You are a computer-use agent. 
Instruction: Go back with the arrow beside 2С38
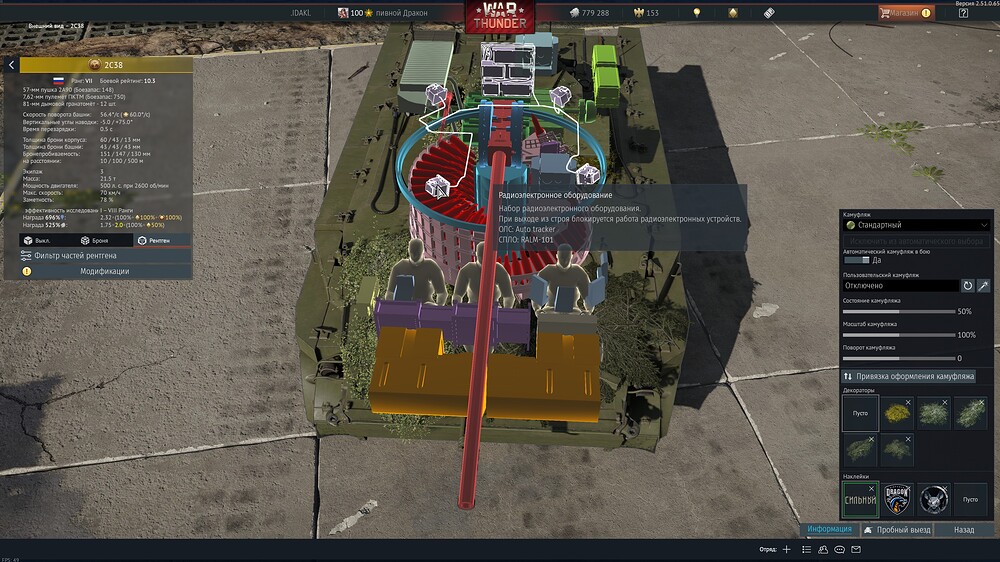[x=11, y=65]
